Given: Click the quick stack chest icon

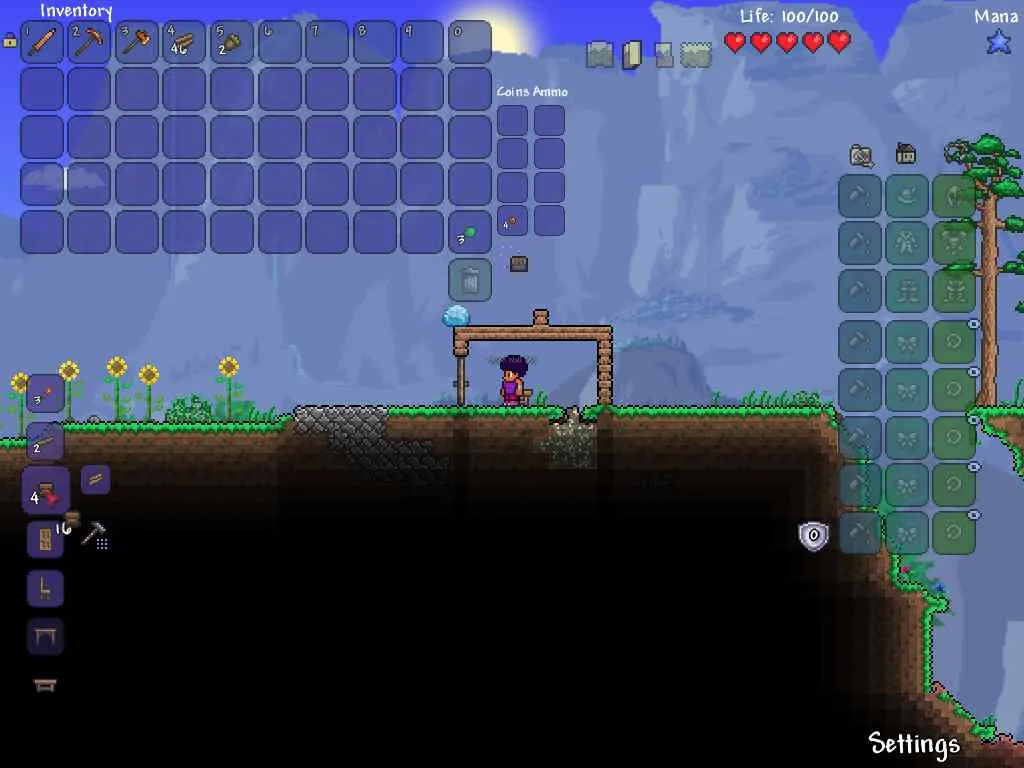Looking at the screenshot, I should coord(518,264).
